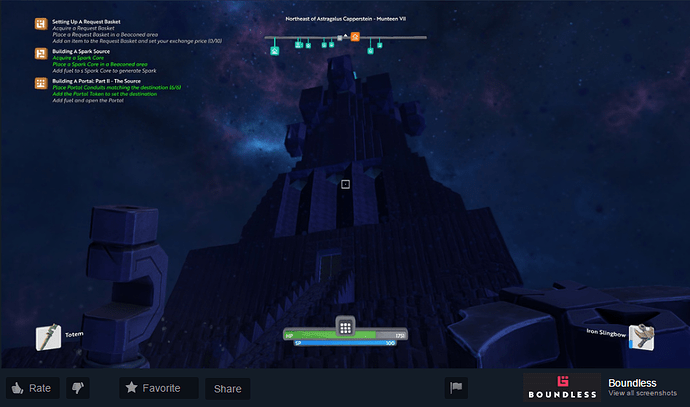690x407 pixels.
Task: Click the Building A Spark Source objective icon
Action: (x=40, y=52)
